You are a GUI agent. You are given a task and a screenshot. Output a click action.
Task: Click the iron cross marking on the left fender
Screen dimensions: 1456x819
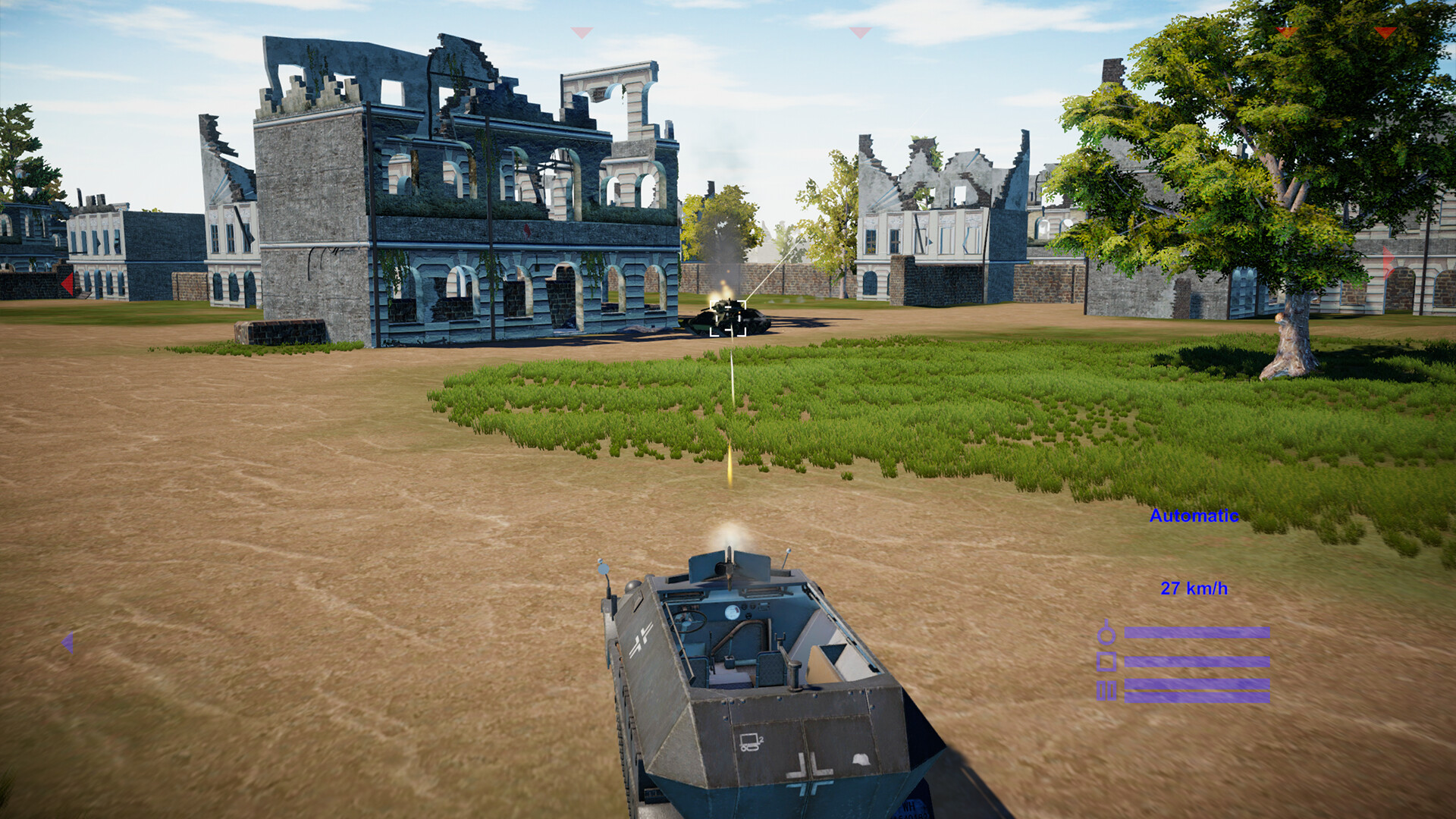(x=643, y=635)
